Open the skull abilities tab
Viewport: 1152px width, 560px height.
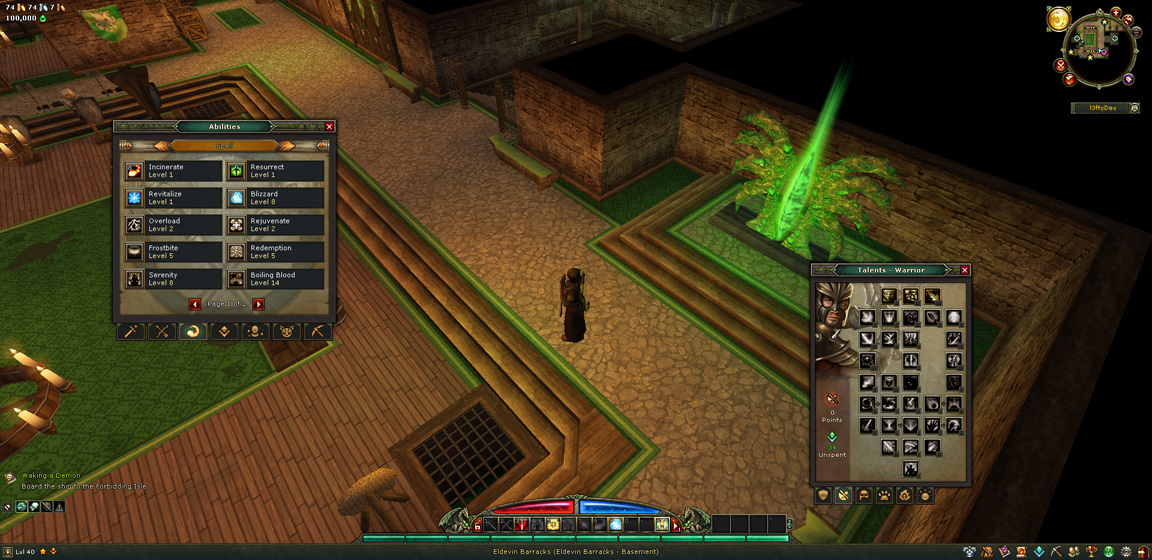(255, 332)
